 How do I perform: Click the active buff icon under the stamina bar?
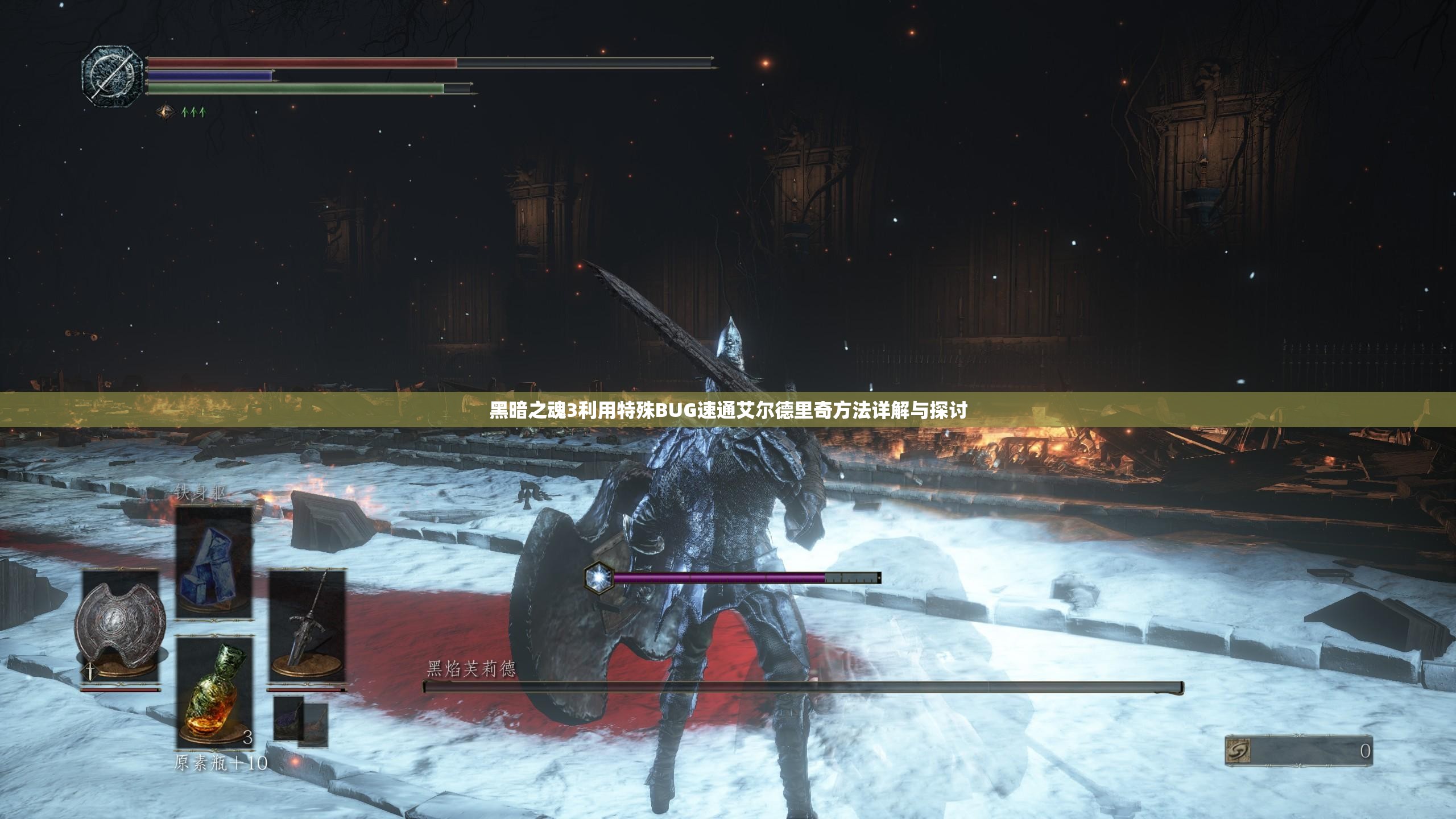coord(166,111)
